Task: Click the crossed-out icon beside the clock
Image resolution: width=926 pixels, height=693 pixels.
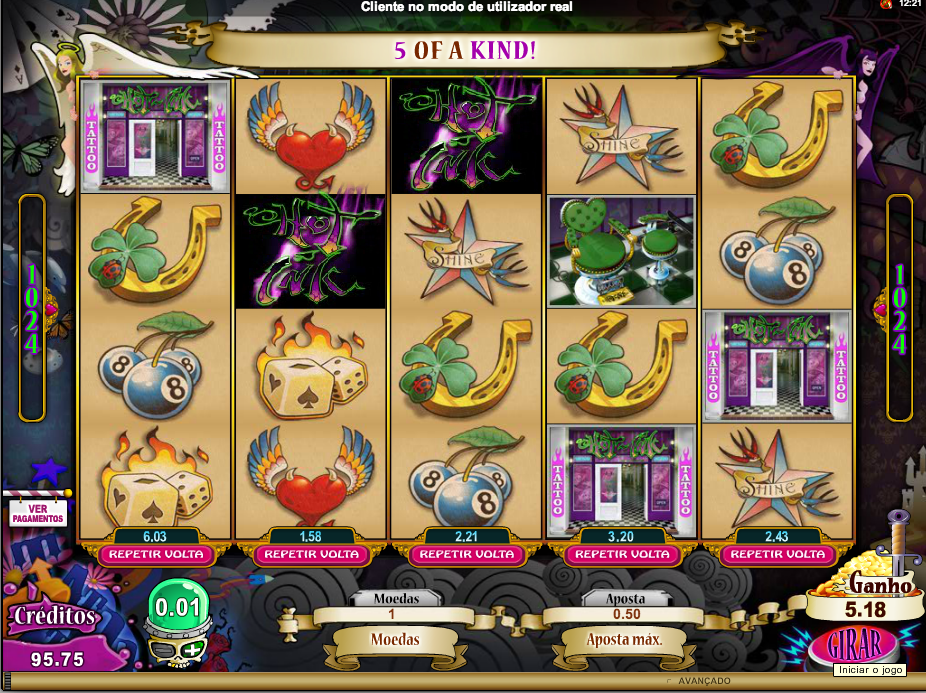Action: pos(885,5)
